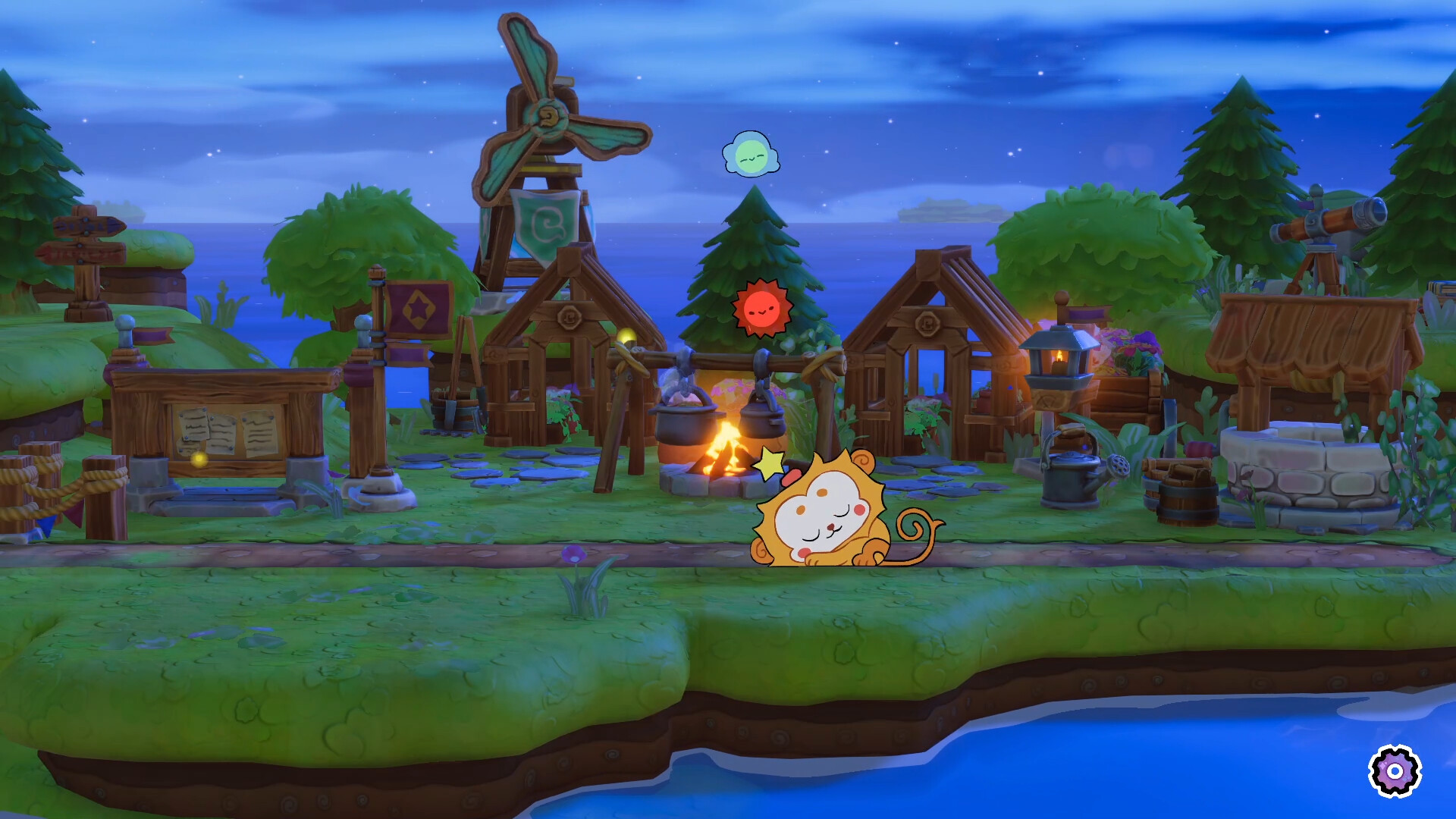The width and height of the screenshot is (1456, 819).
Task: Click the watering can near the lantern
Action: click(x=1071, y=478)
